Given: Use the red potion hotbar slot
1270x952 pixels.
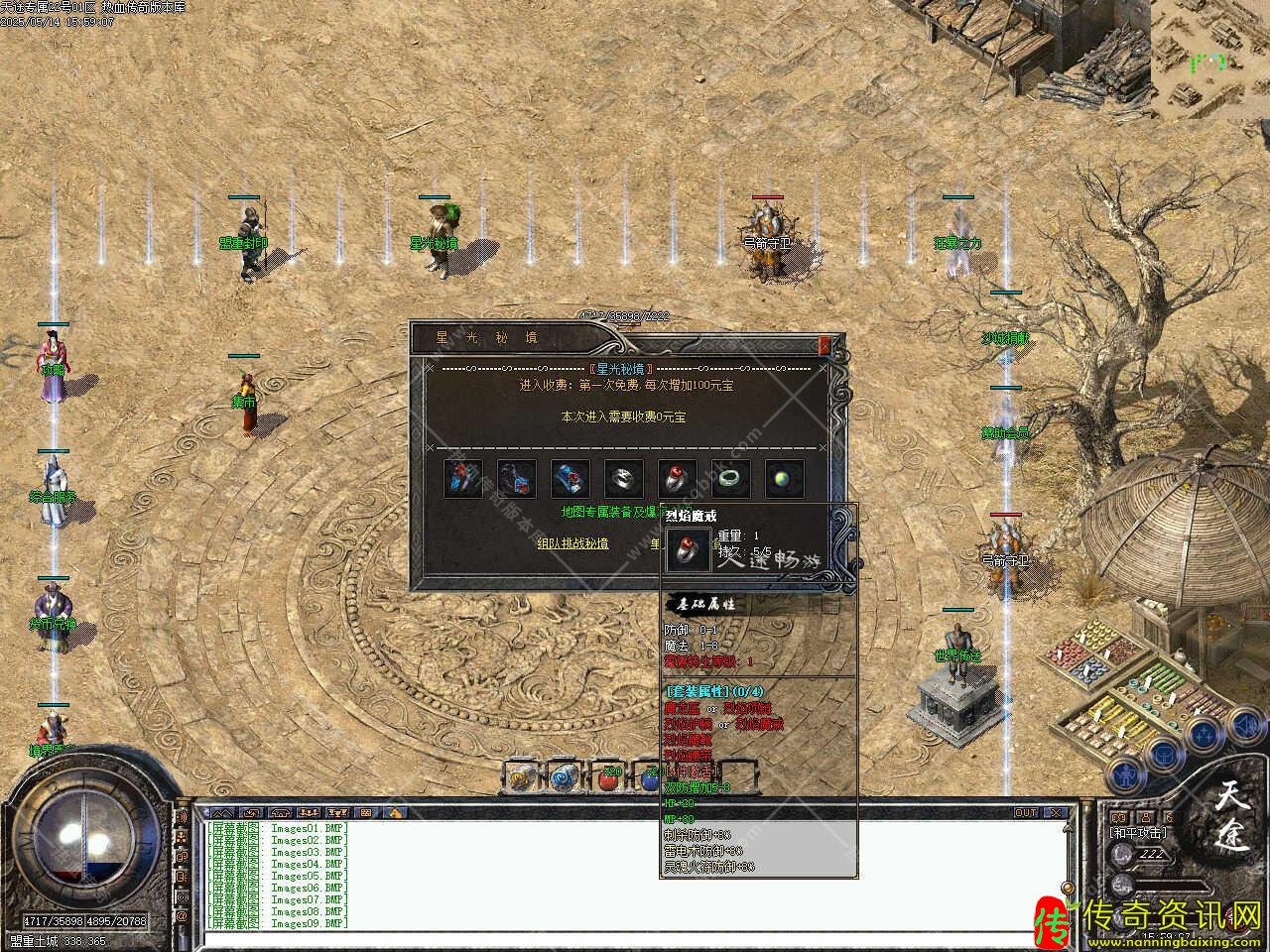Looking at the screenshot, I should coord(608,778).
